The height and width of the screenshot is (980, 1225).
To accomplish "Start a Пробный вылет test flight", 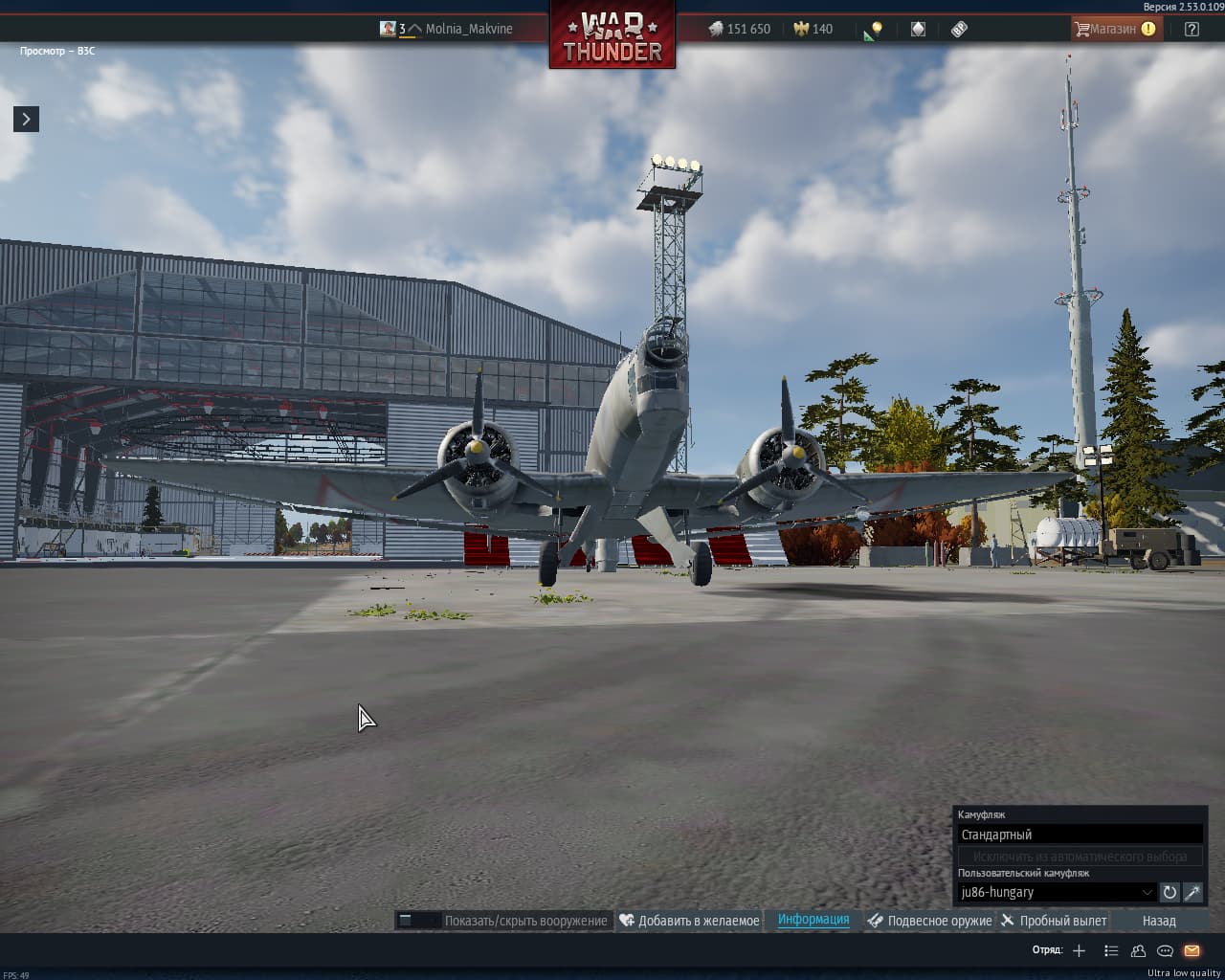I will coord(1054,921).
